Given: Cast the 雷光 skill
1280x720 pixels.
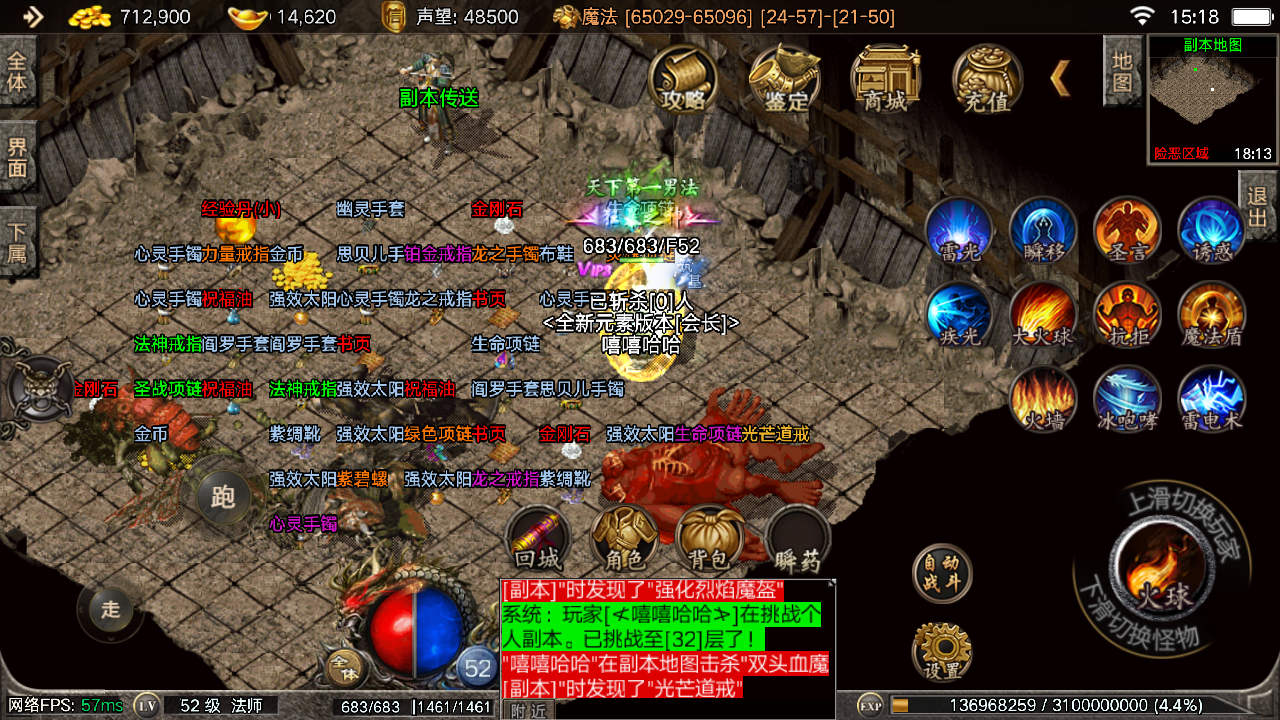Looking at the screenshot, I should (959, 231).
